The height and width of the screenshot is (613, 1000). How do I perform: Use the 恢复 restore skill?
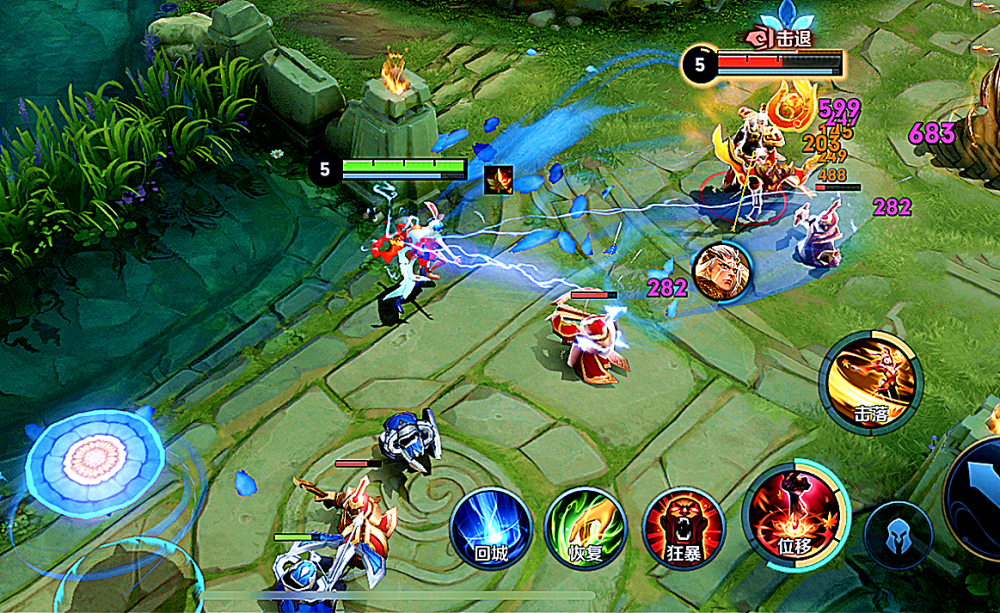pos(586,528)
